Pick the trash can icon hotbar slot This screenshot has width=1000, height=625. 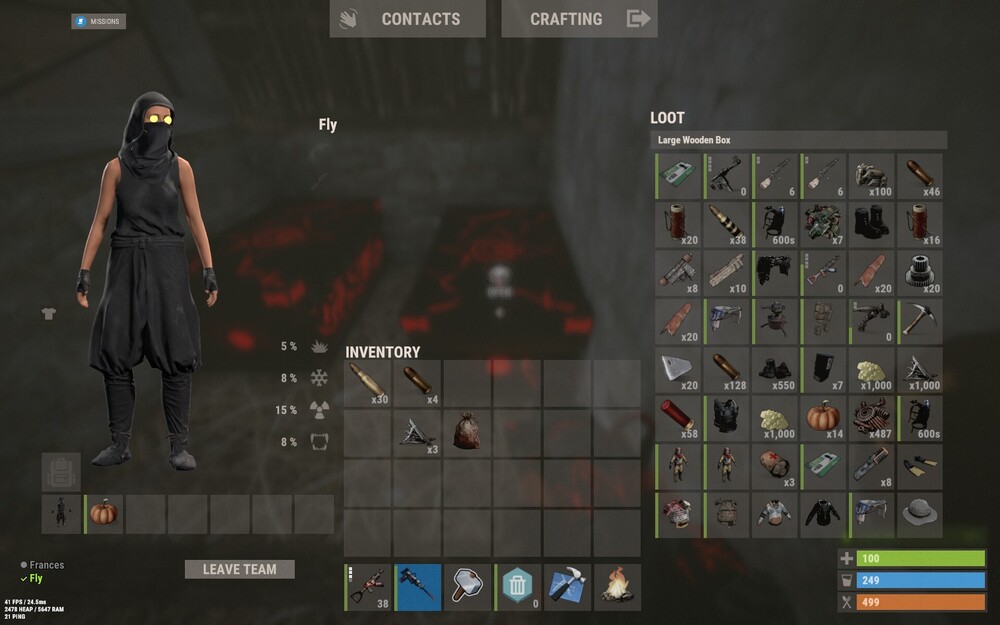[517, 587]
